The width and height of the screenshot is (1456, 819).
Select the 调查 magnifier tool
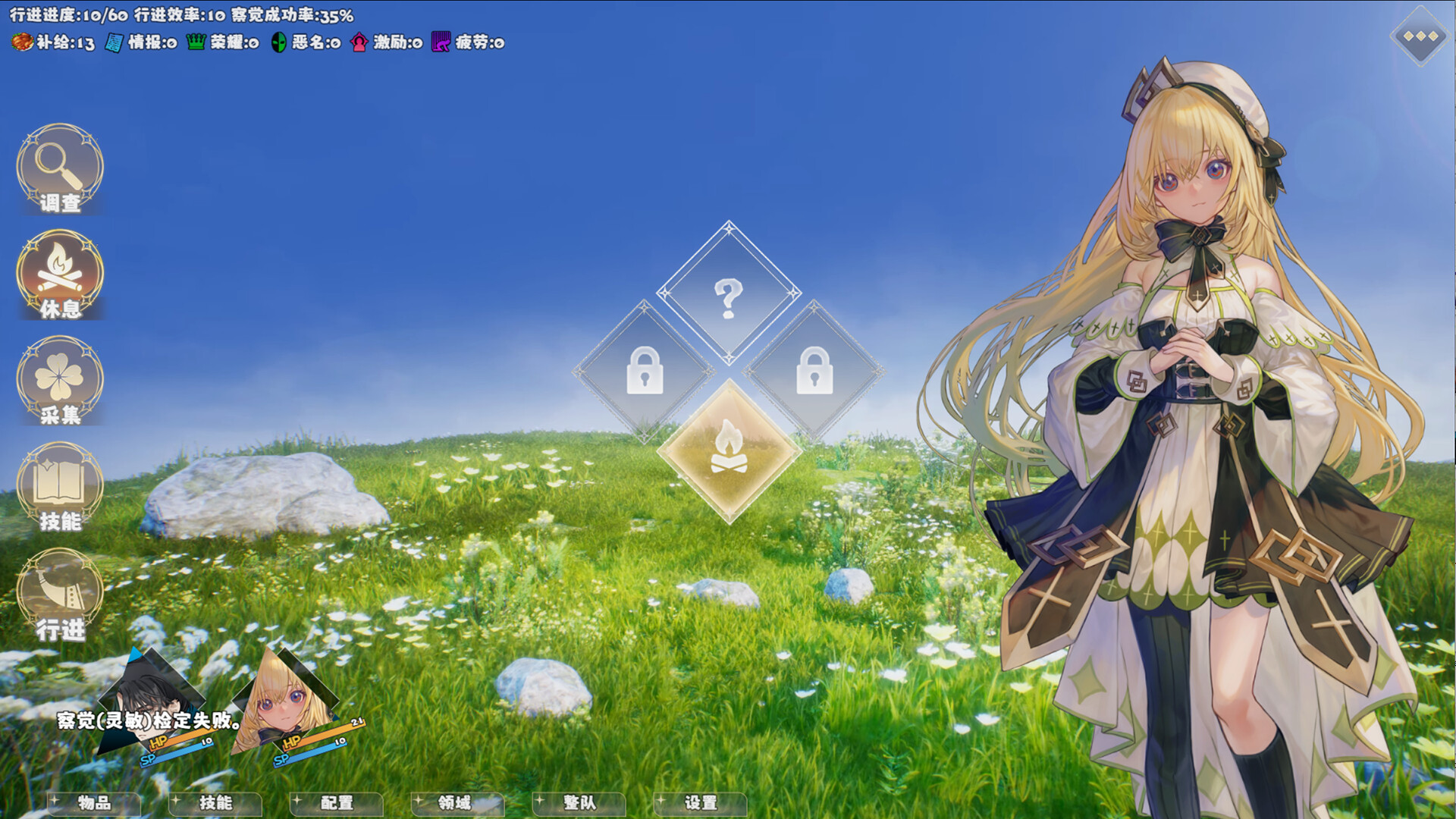click(x=59, y=171)
